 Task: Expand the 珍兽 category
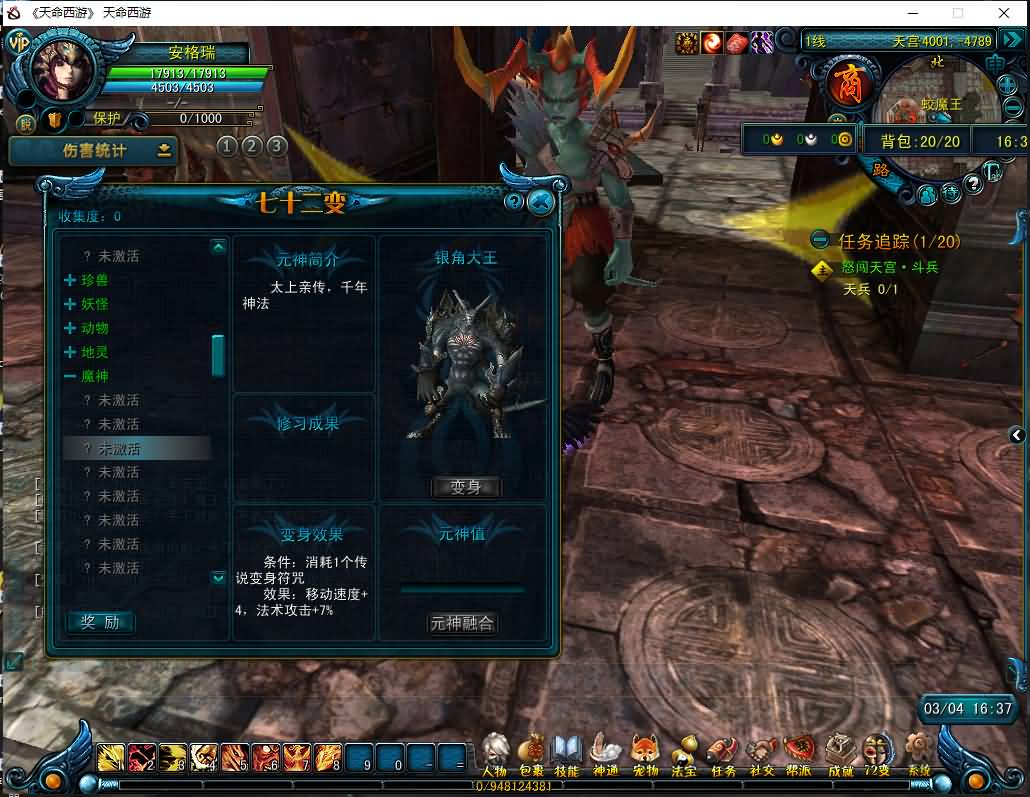71,280
